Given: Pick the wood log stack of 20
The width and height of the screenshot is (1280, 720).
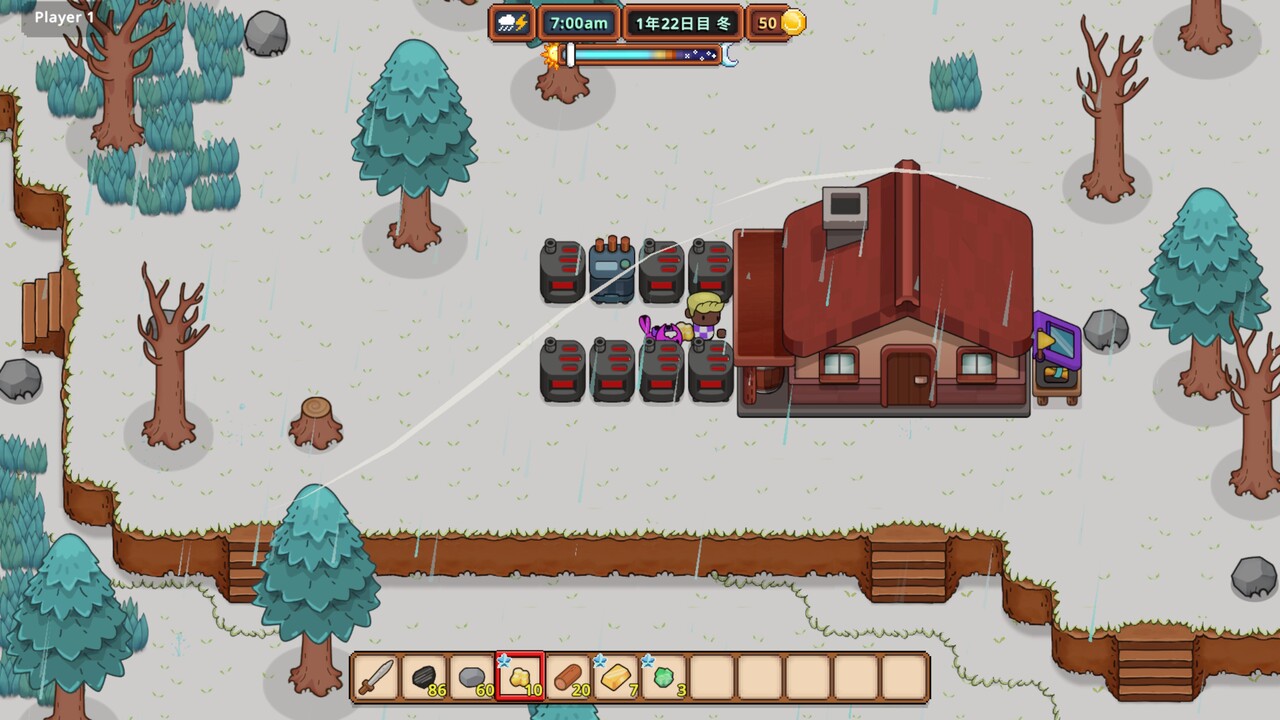Looking at the screenshot, I should 568,677.
